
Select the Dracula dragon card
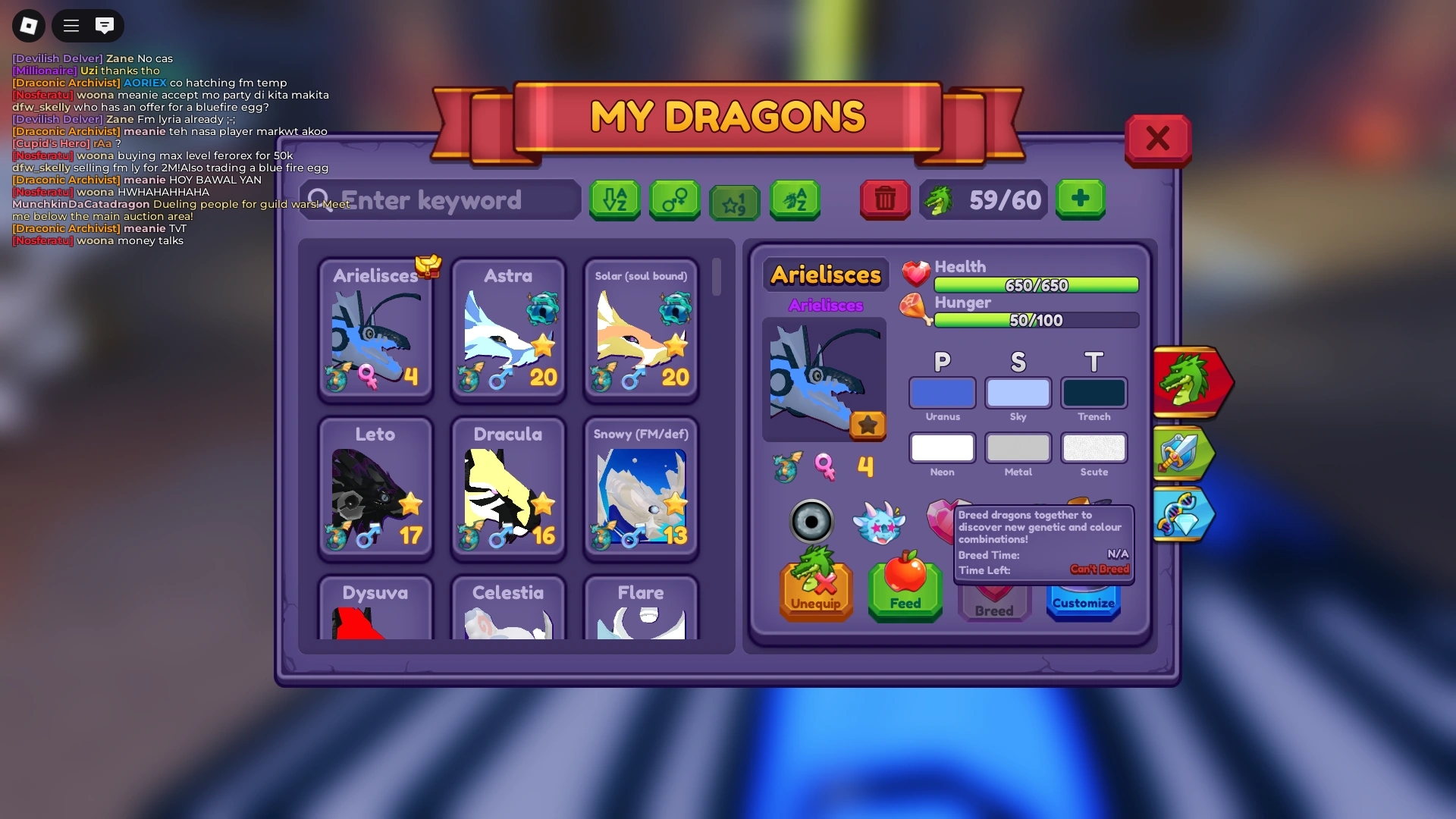(508, 489)
